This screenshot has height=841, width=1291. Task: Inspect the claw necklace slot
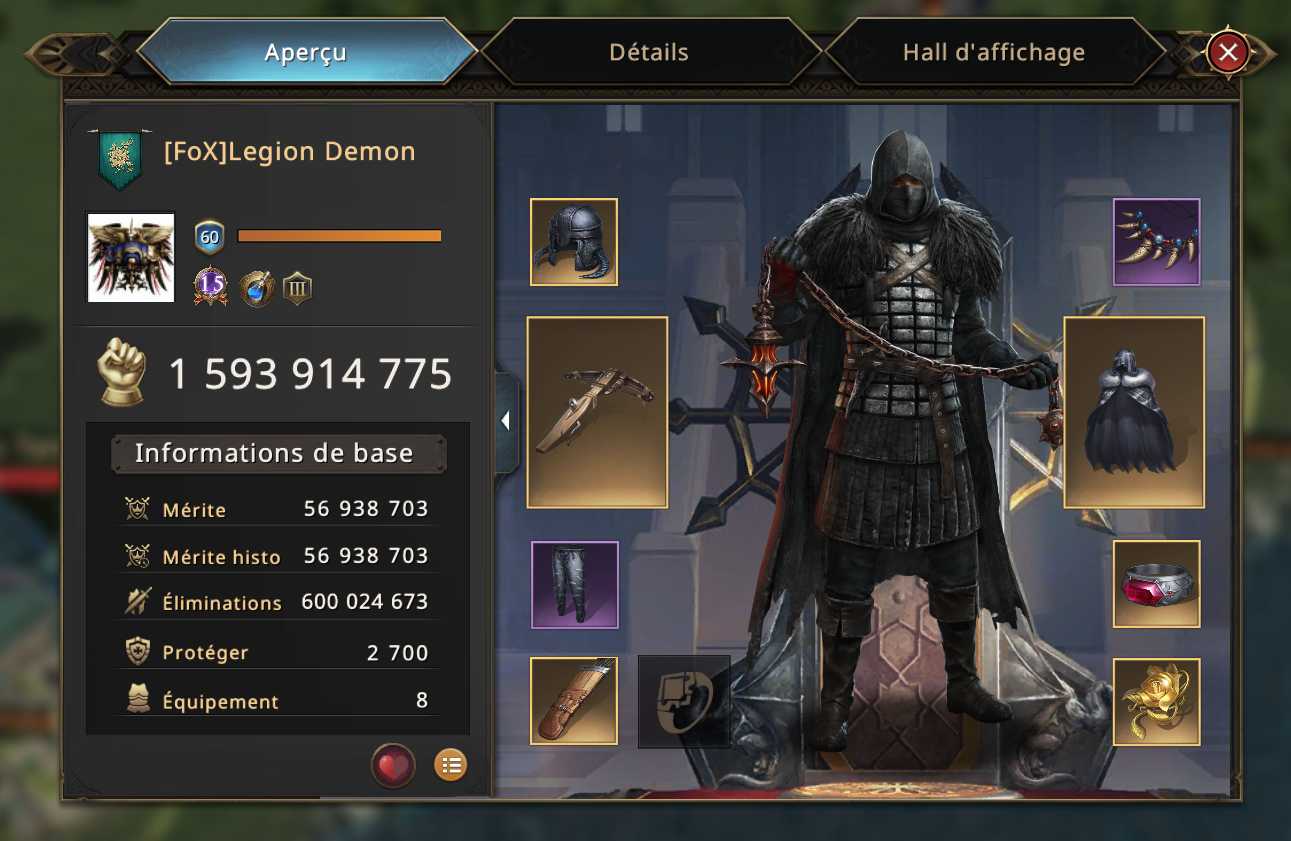pyautogui.click(x=1157, y=242)
